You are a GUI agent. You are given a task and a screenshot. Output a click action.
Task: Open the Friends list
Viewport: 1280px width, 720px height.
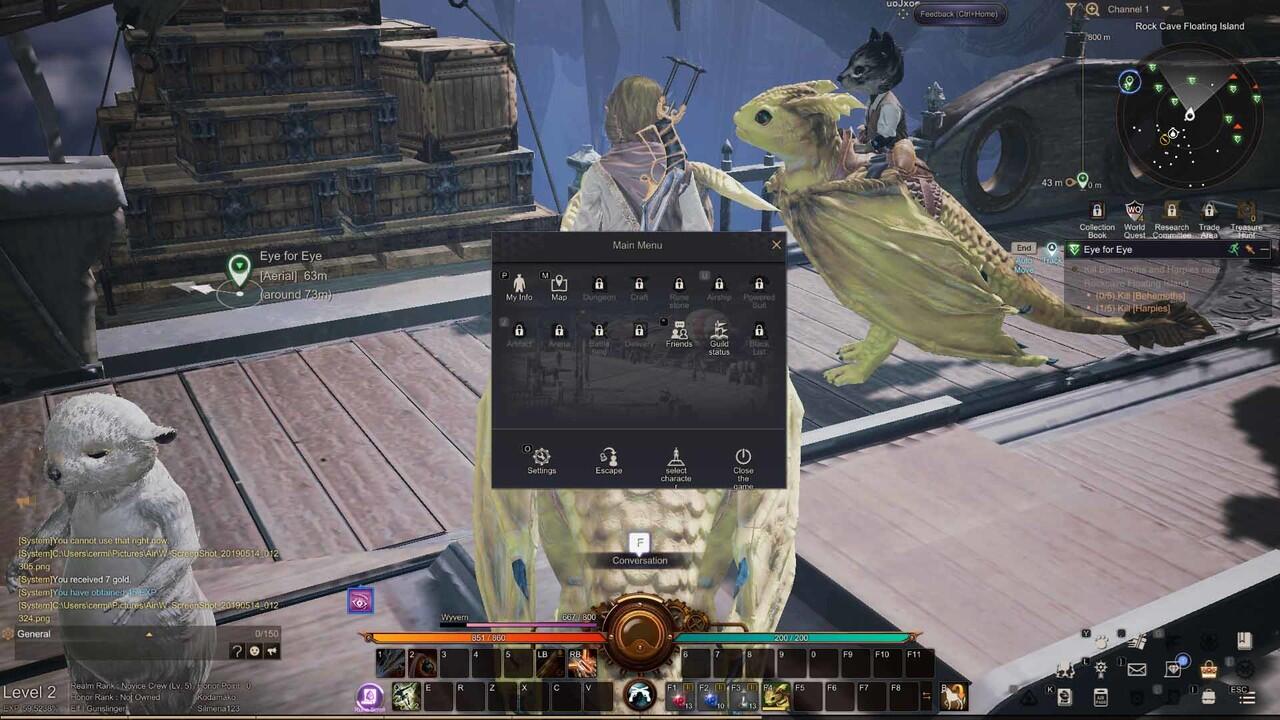pos(679,333)
